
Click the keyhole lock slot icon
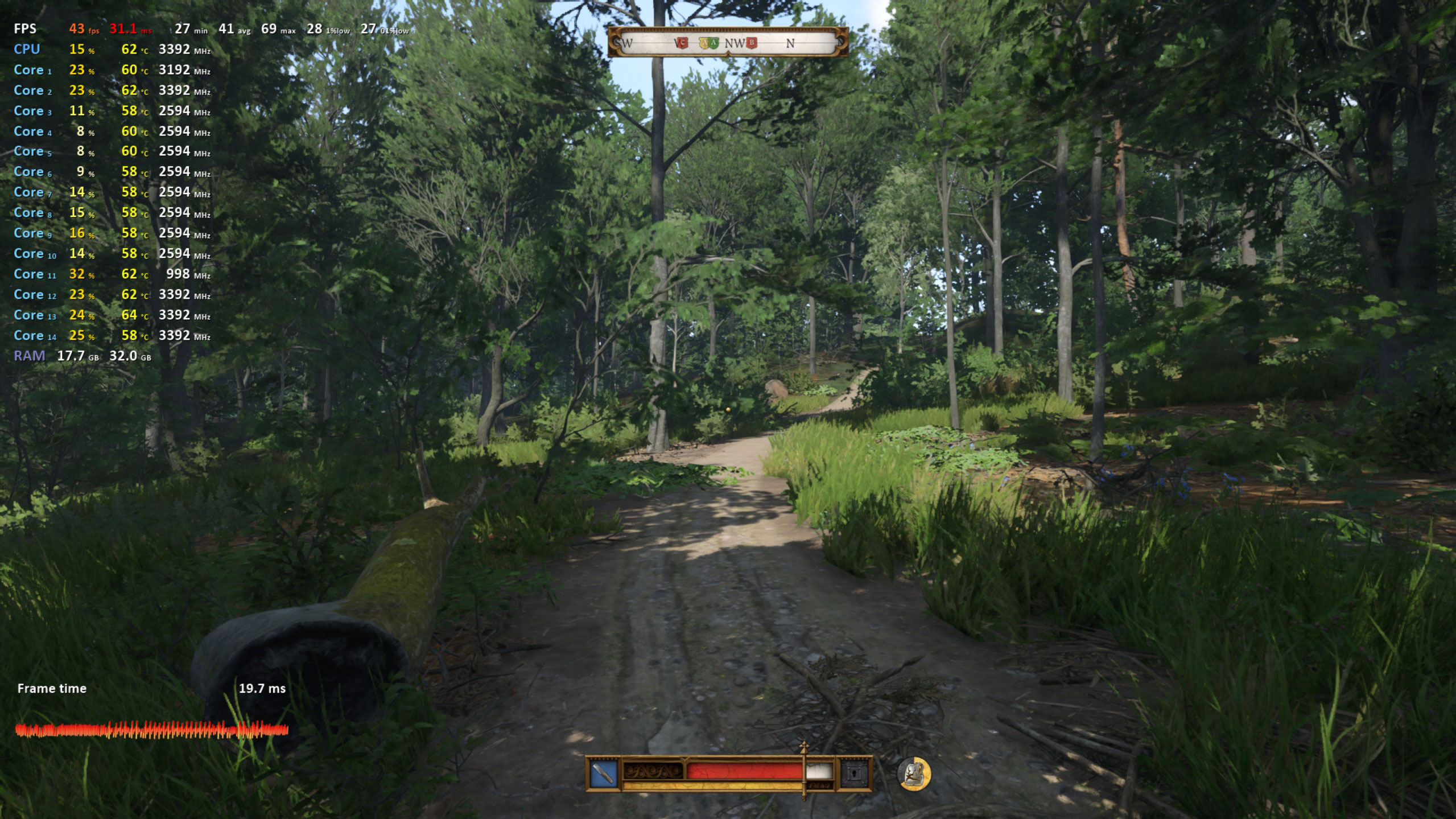click(855, 774)
